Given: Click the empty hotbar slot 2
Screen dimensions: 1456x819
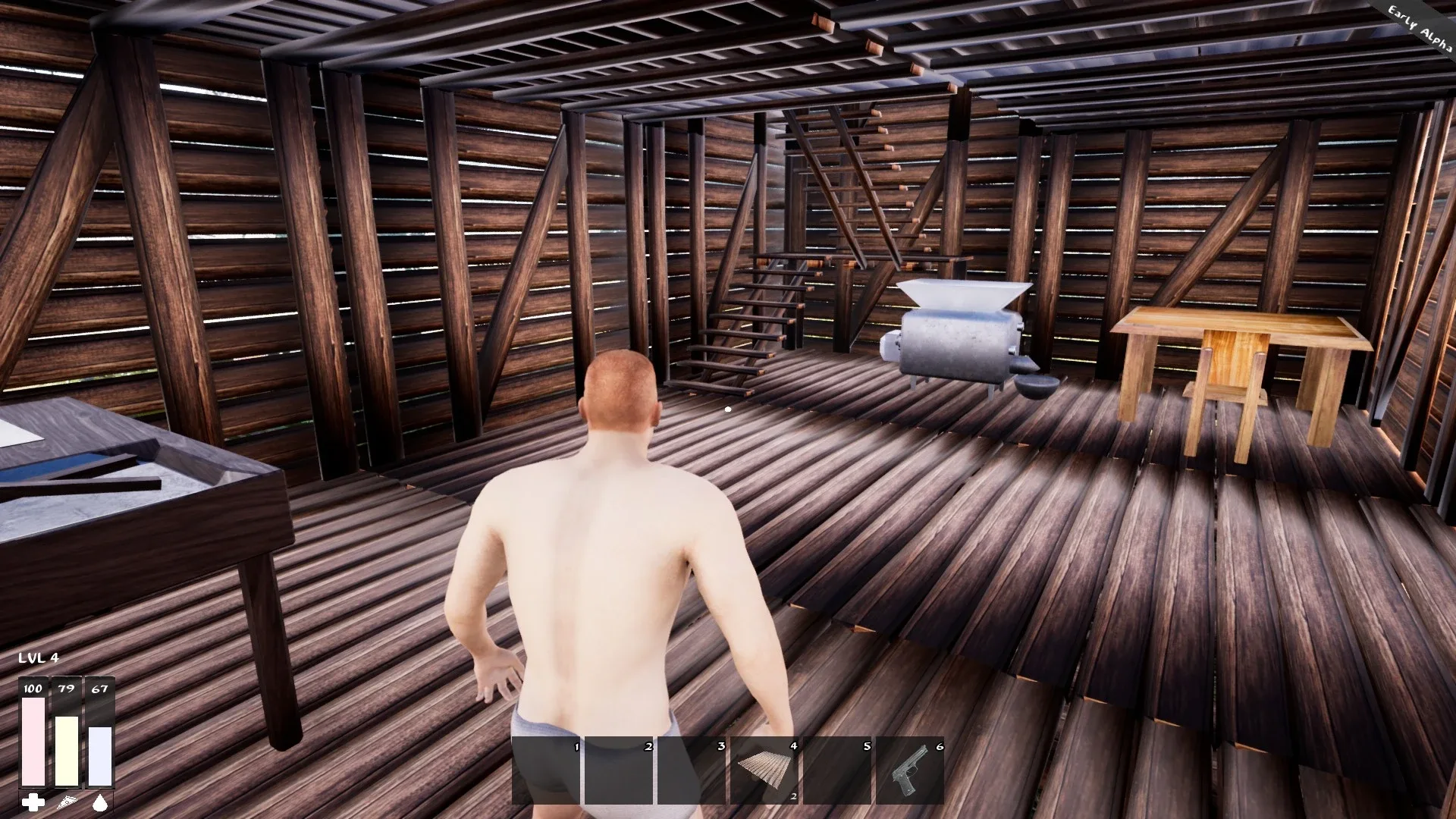Looking at the screenshot, I should click(x=620, y=770).
